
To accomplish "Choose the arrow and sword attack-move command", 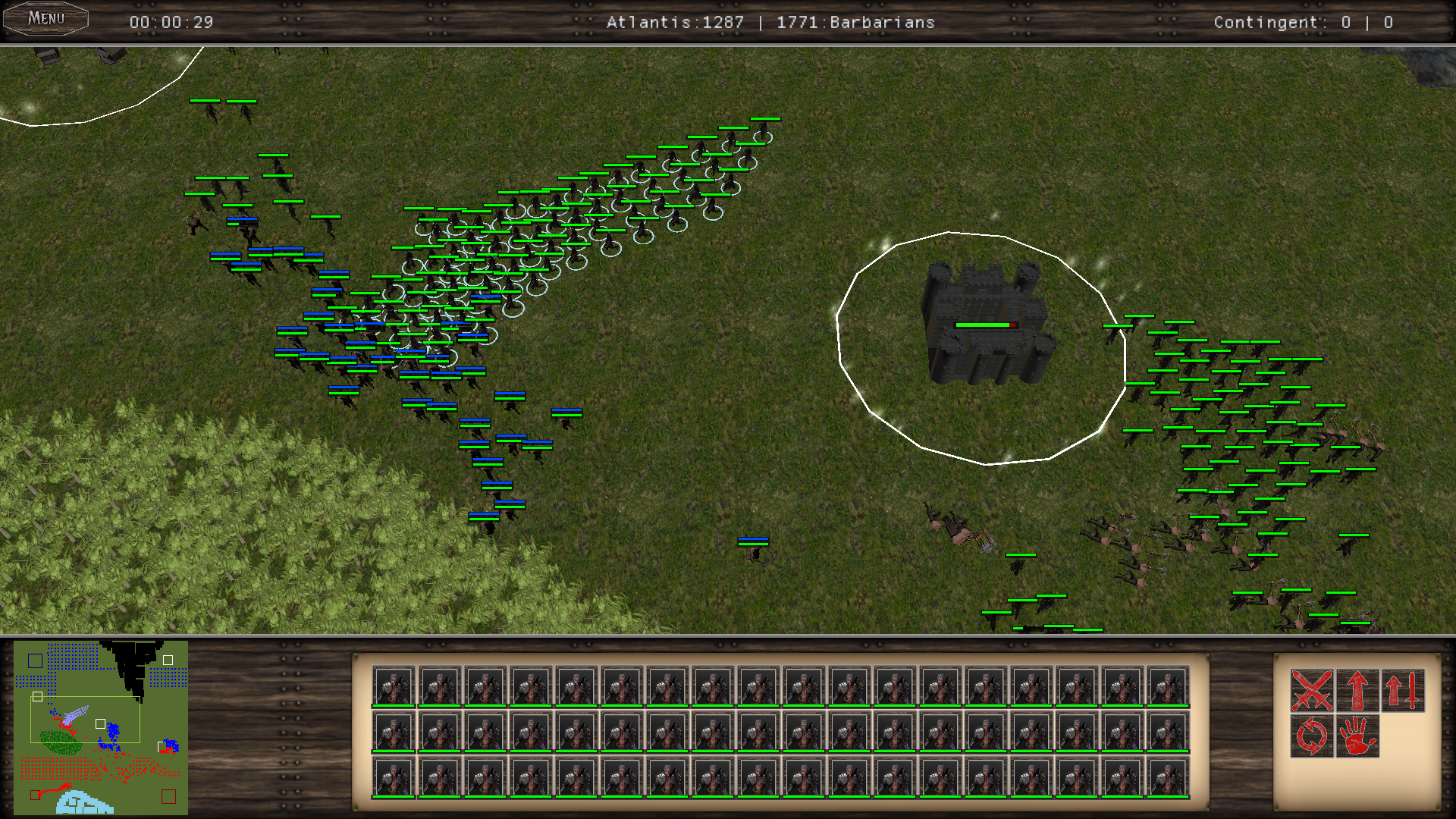I will pos(1403,690).
